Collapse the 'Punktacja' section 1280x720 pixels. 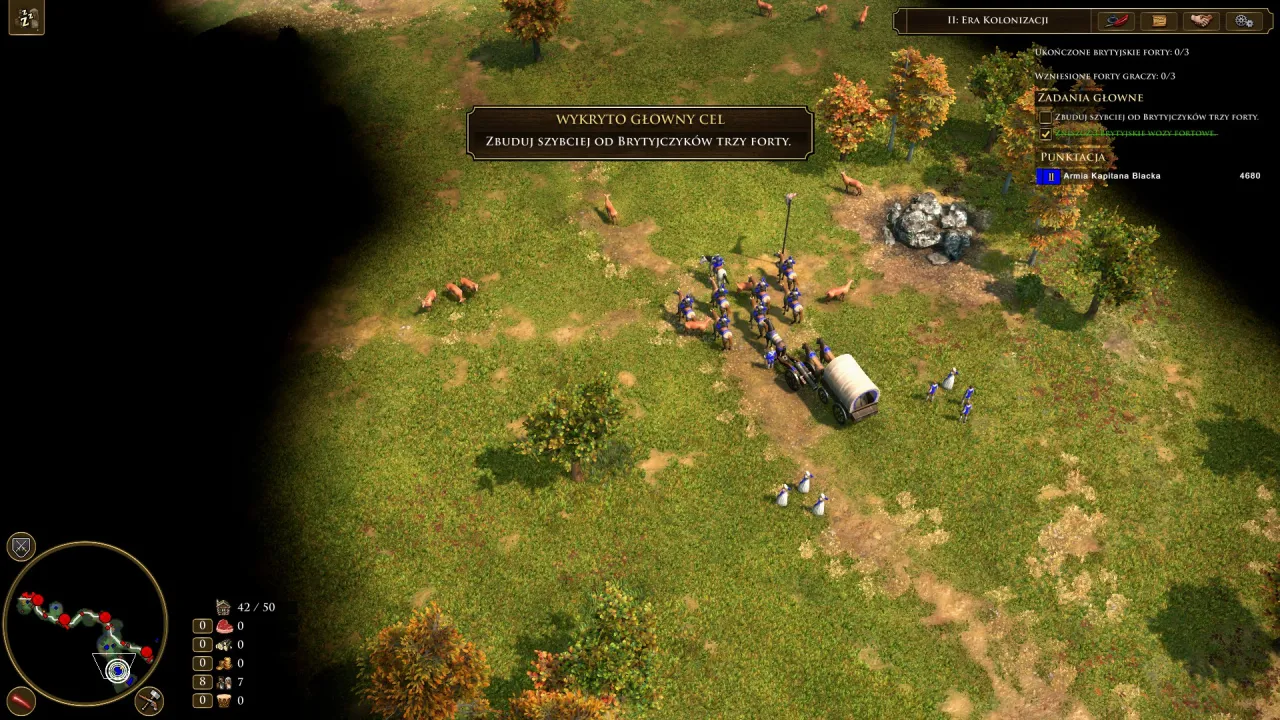[x=1073, y=157]
